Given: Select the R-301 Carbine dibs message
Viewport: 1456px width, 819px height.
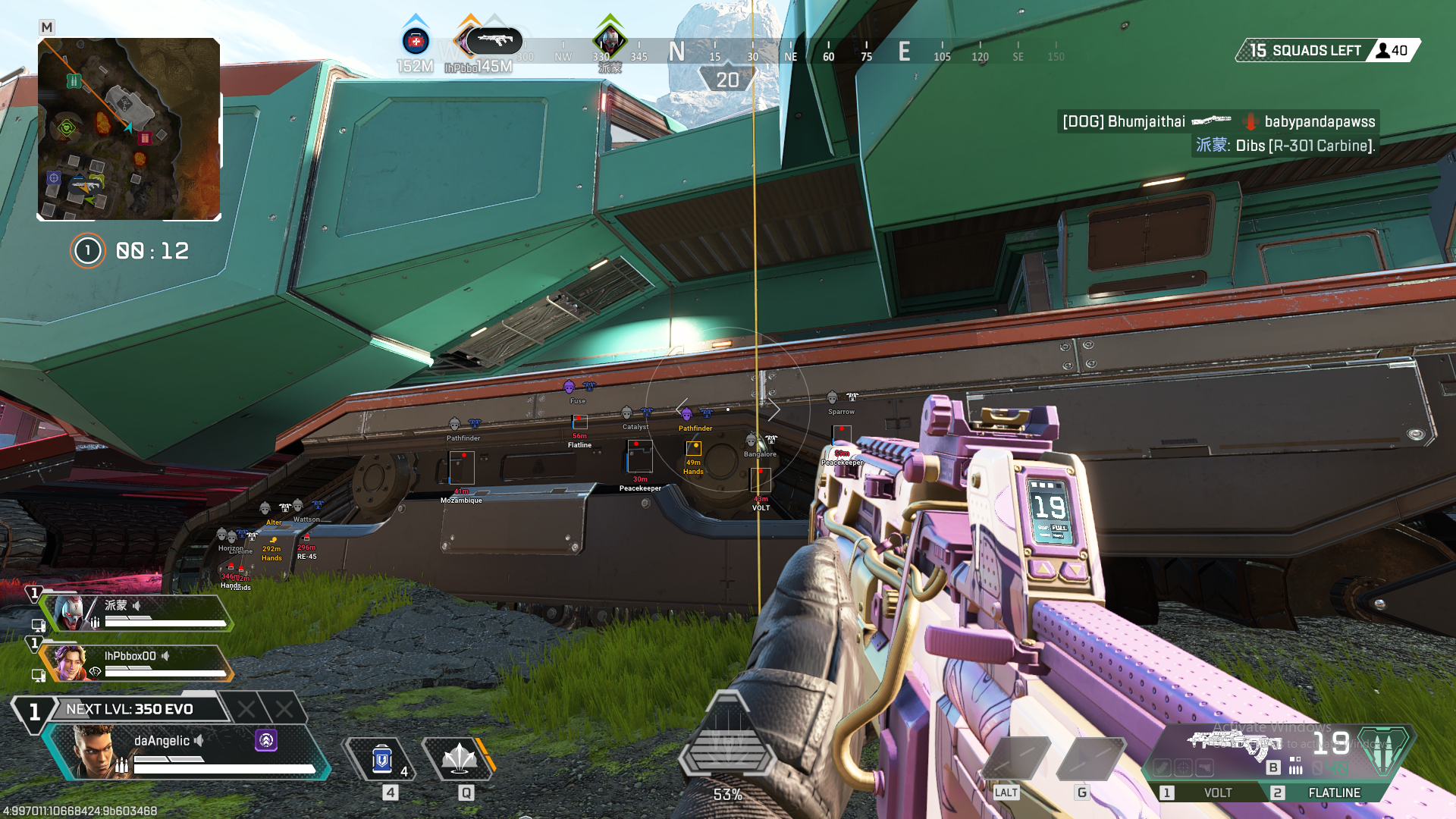Looking at the screenshot, I should point(1285,146).
